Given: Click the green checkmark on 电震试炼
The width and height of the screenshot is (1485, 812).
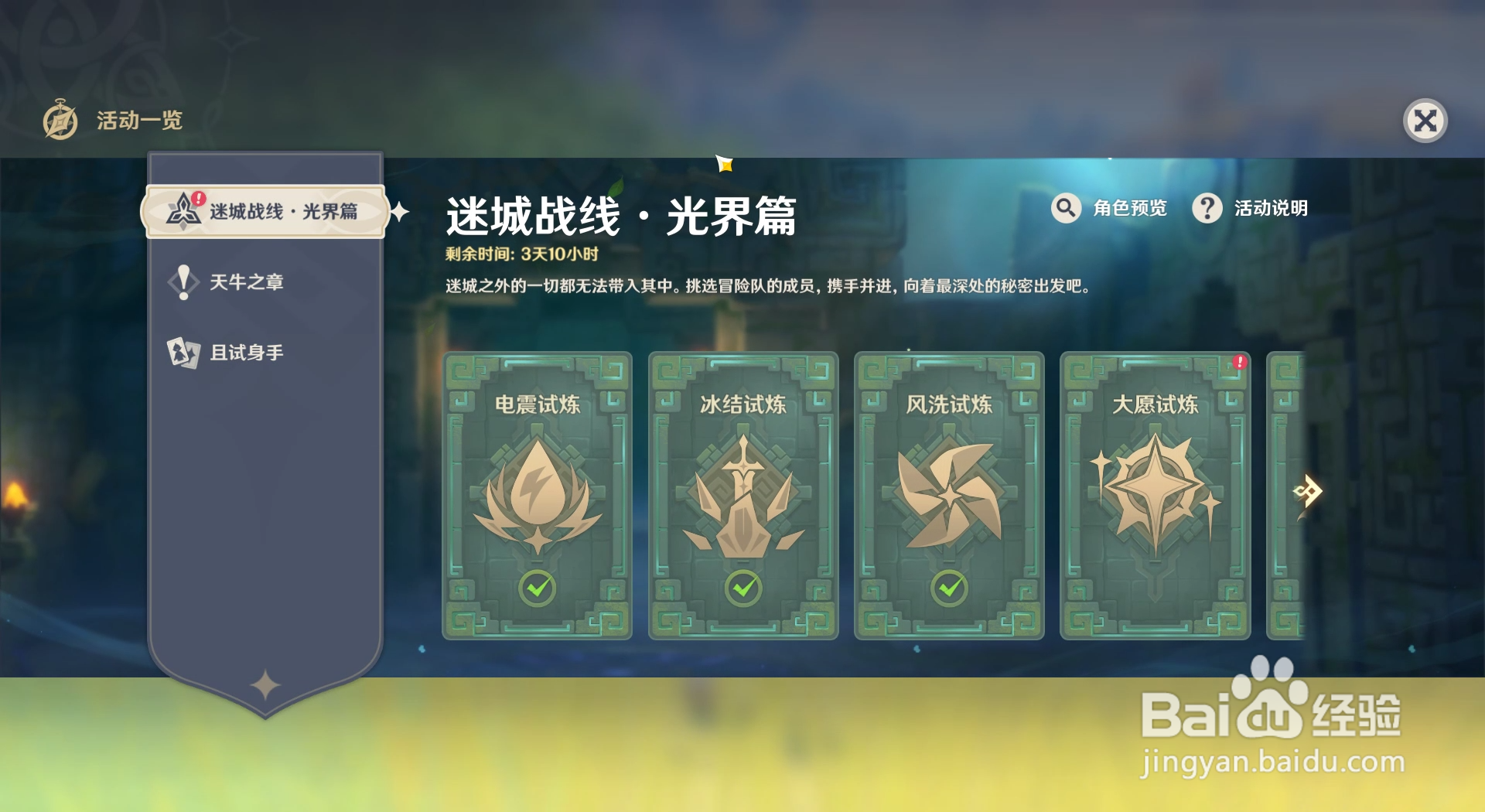Looking at the screenshot, I should pos(537,589).
